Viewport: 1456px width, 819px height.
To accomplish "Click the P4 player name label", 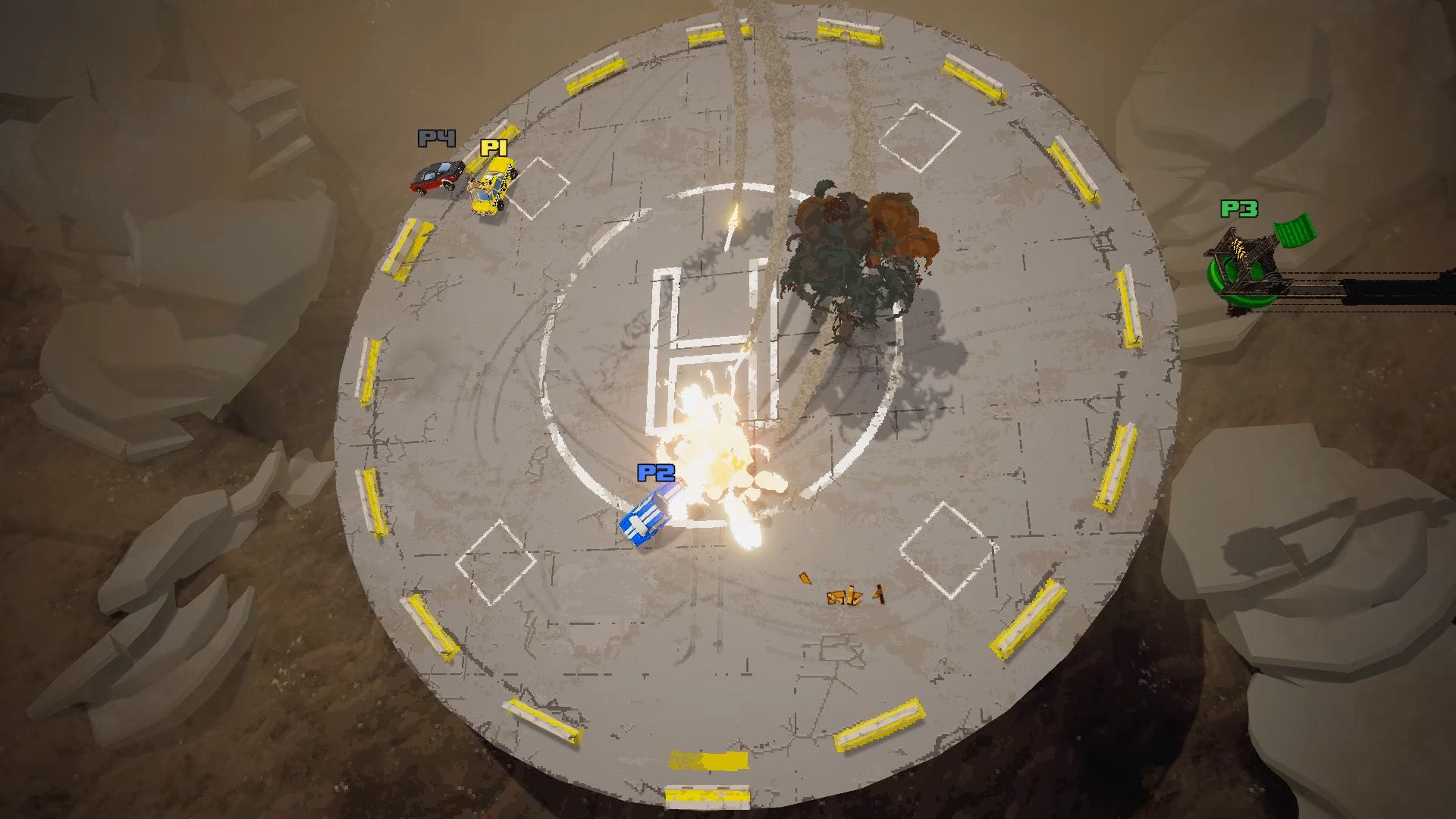I will [436, 140].
